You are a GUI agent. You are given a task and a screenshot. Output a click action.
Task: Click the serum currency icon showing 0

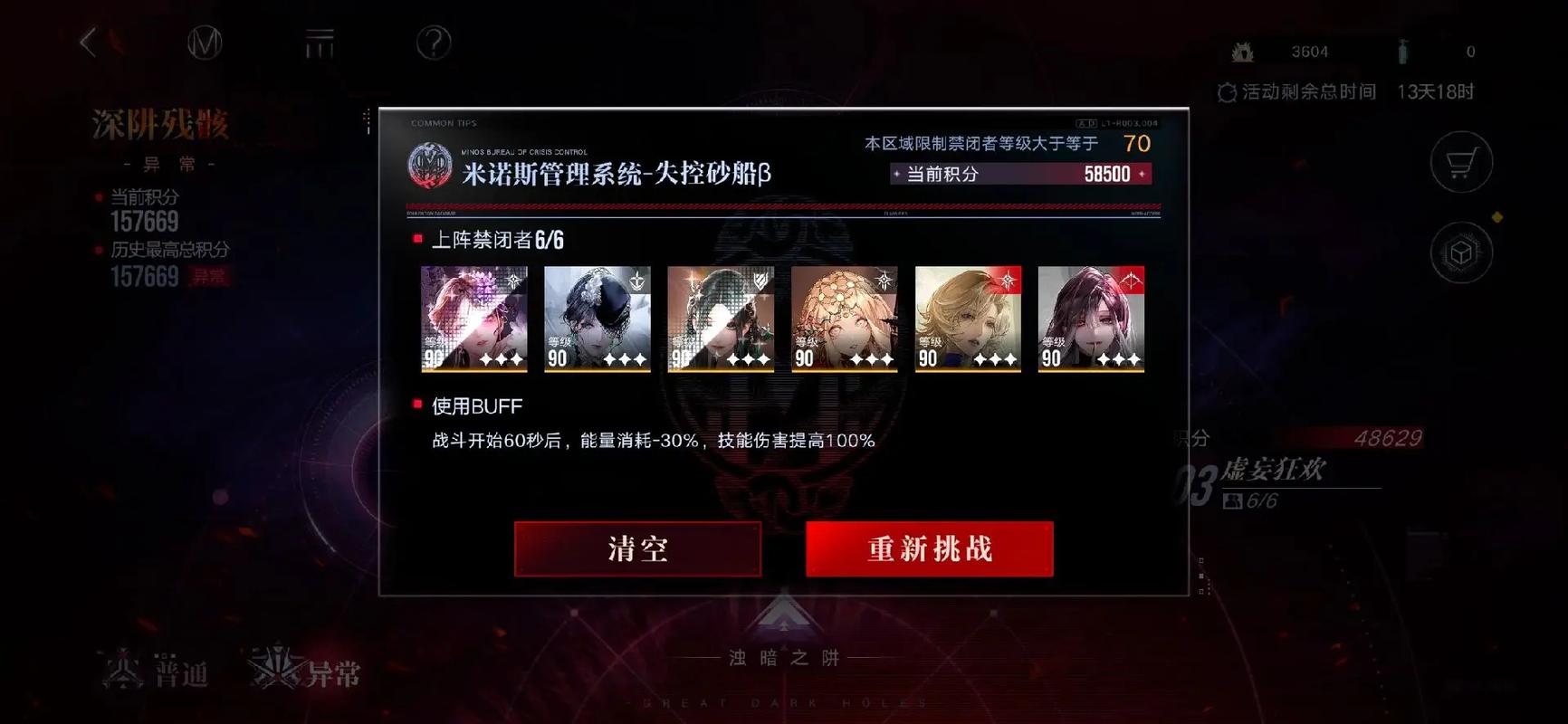(1405, 52)
